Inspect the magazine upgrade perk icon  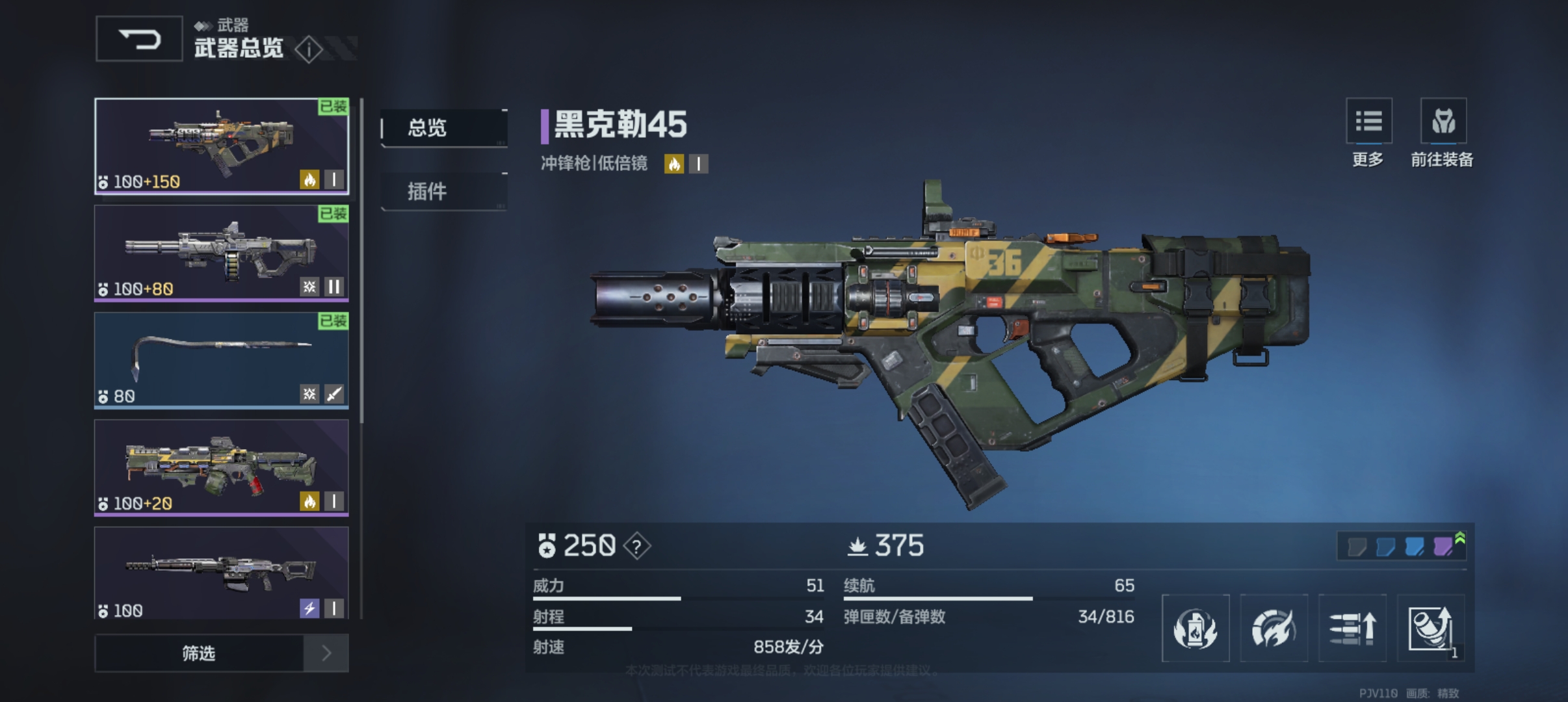(x=1430, y=628)
